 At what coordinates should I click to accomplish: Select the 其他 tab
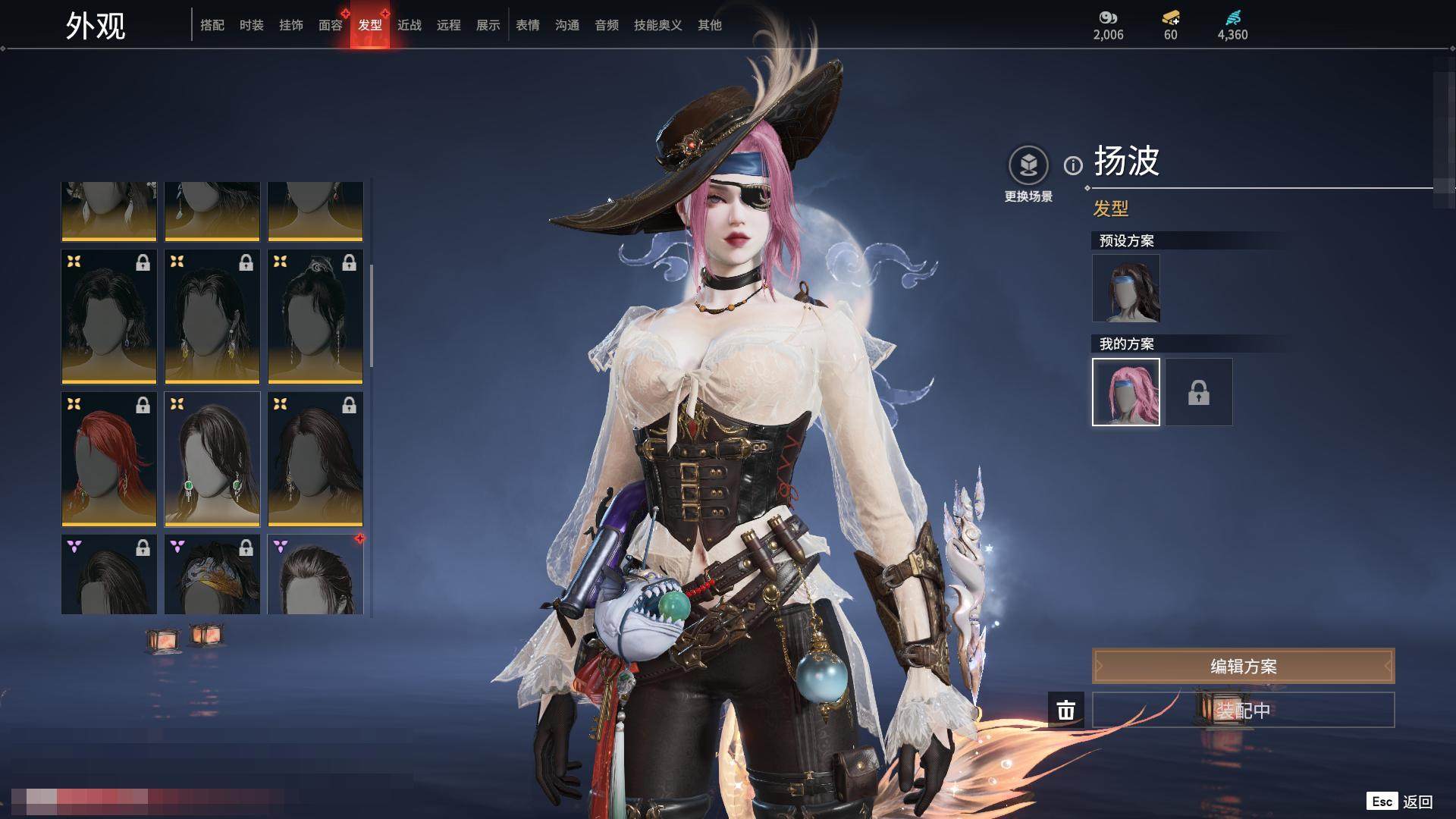point(710,25)
